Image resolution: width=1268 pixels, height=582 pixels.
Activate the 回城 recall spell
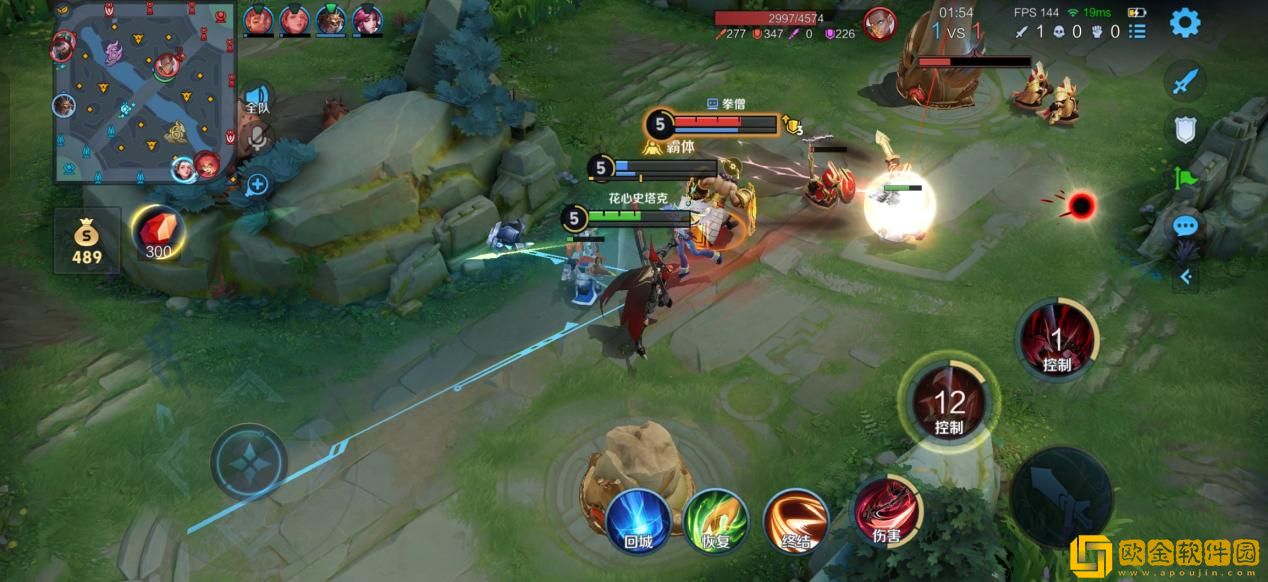tap(637, 519)
